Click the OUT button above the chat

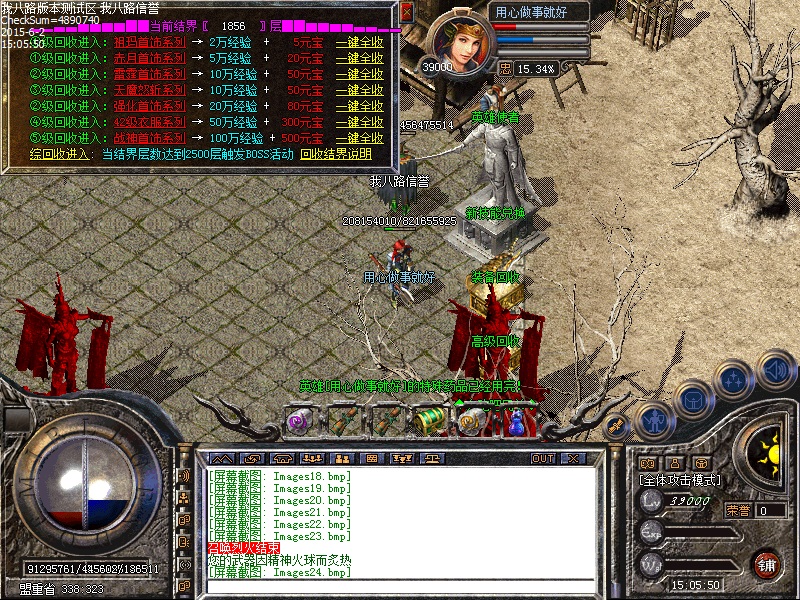(x=542, y=458)
